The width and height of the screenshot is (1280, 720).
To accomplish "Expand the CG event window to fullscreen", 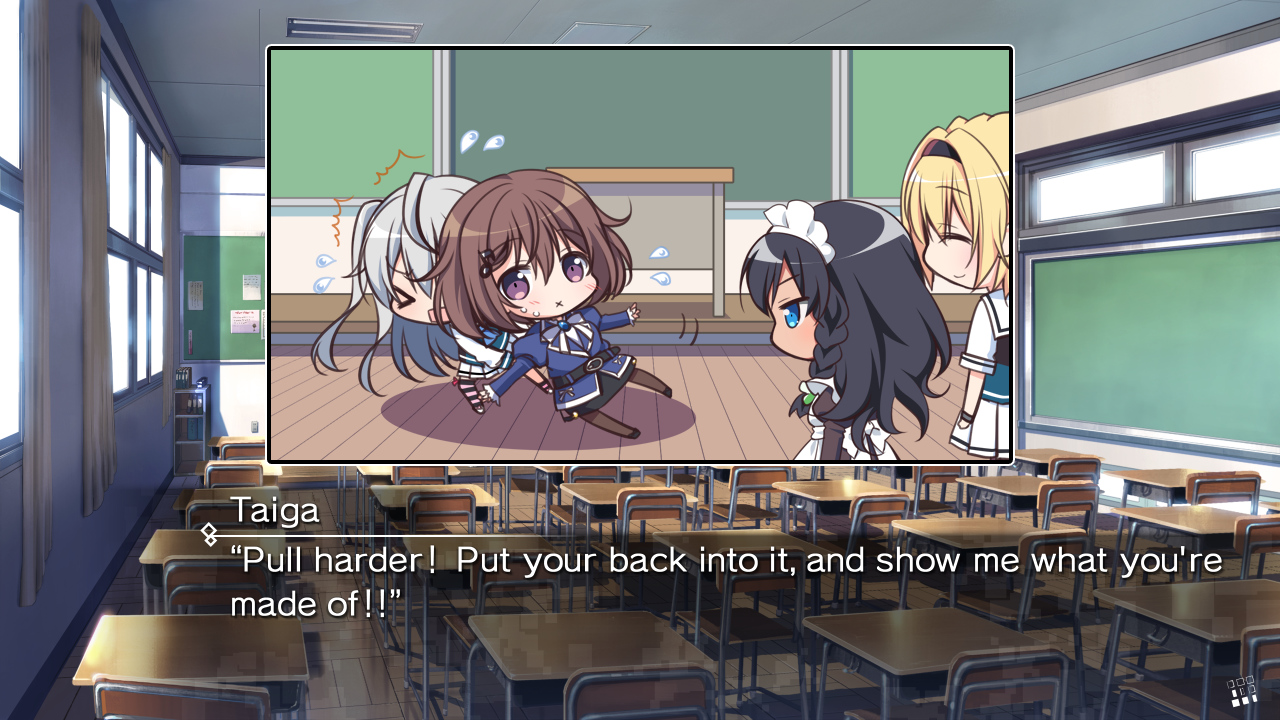I will pyautogui.click(x=640, y=250).
